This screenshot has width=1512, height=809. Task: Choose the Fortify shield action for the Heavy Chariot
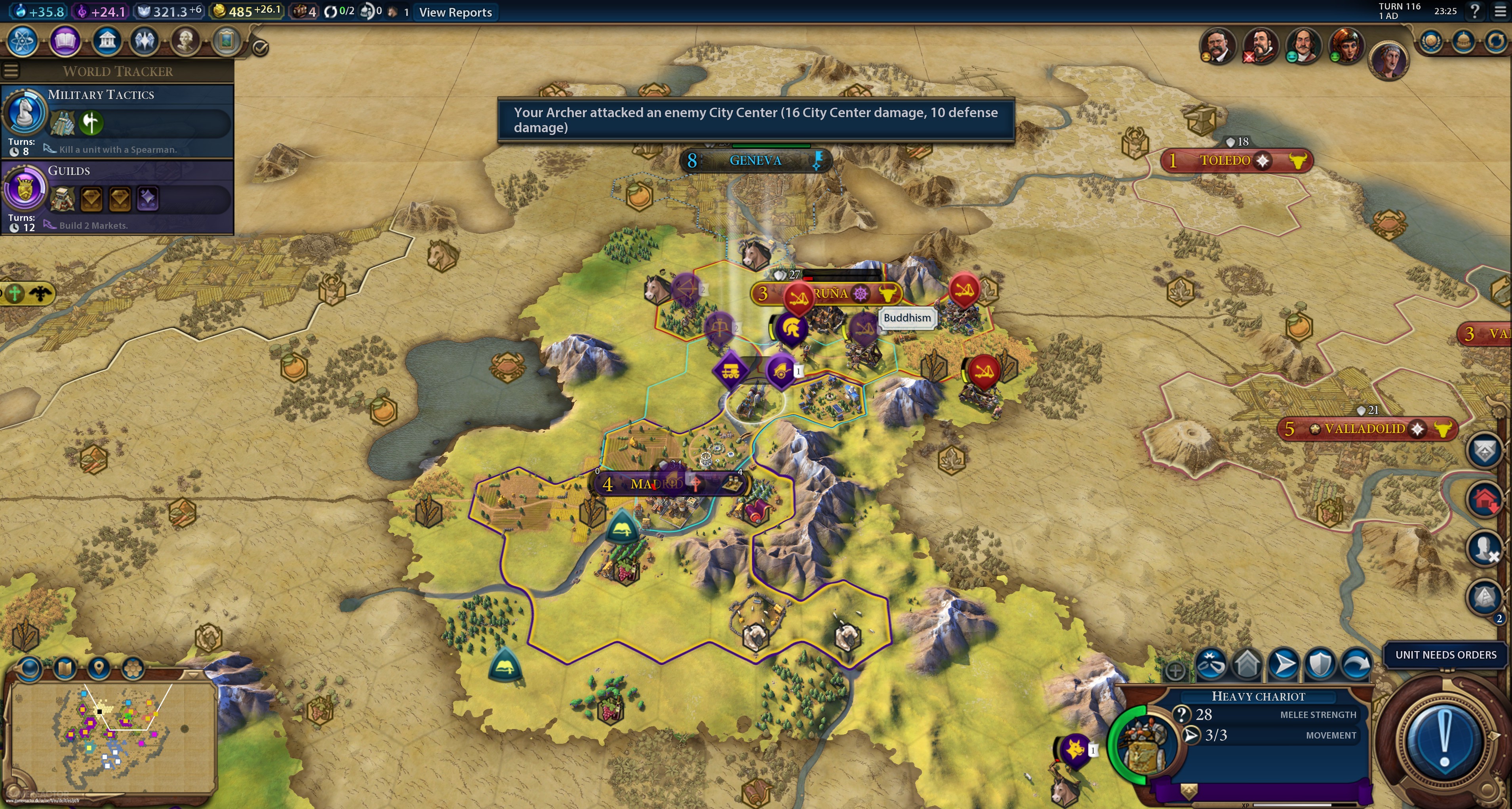(1320, 664)
